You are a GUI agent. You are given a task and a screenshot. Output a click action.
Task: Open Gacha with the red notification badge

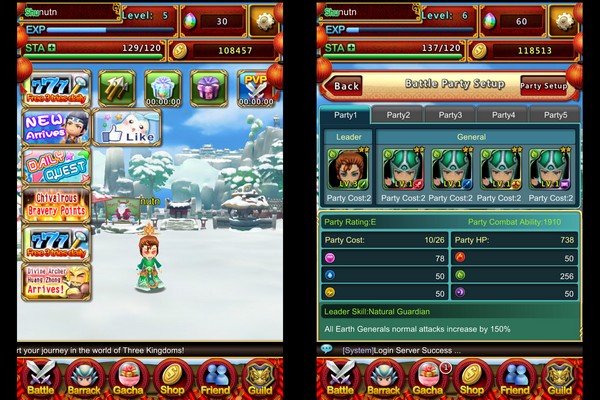pyautogui.click(x=427, y=378)
